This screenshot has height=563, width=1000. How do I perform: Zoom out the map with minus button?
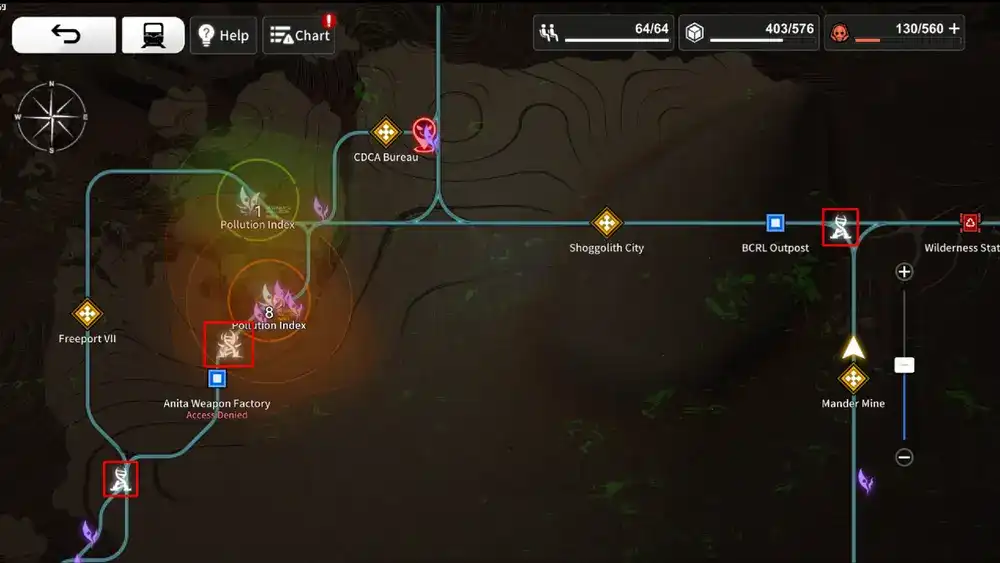(904, 457)
